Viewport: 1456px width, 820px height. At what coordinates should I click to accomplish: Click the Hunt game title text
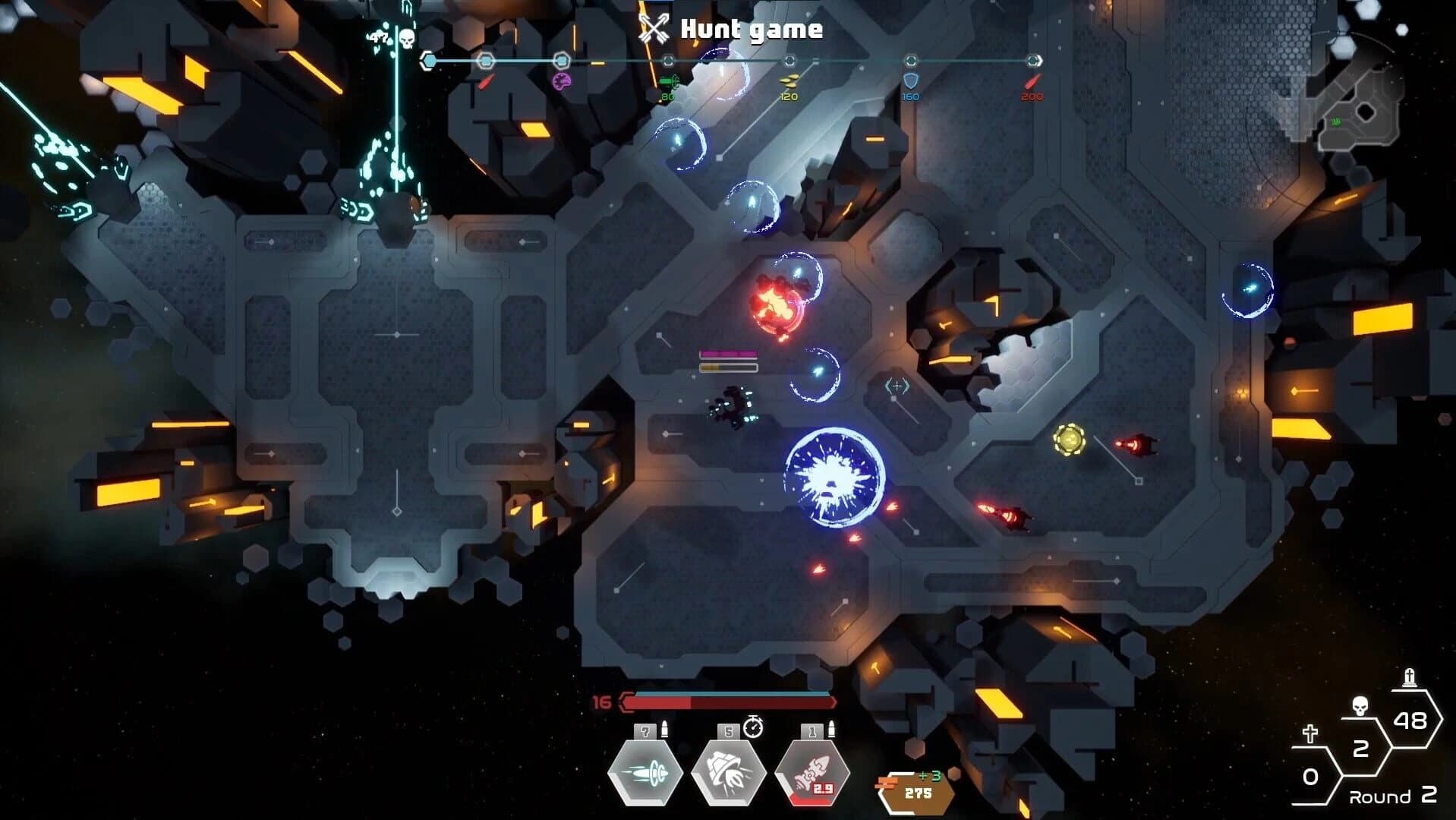click(752, 30)
